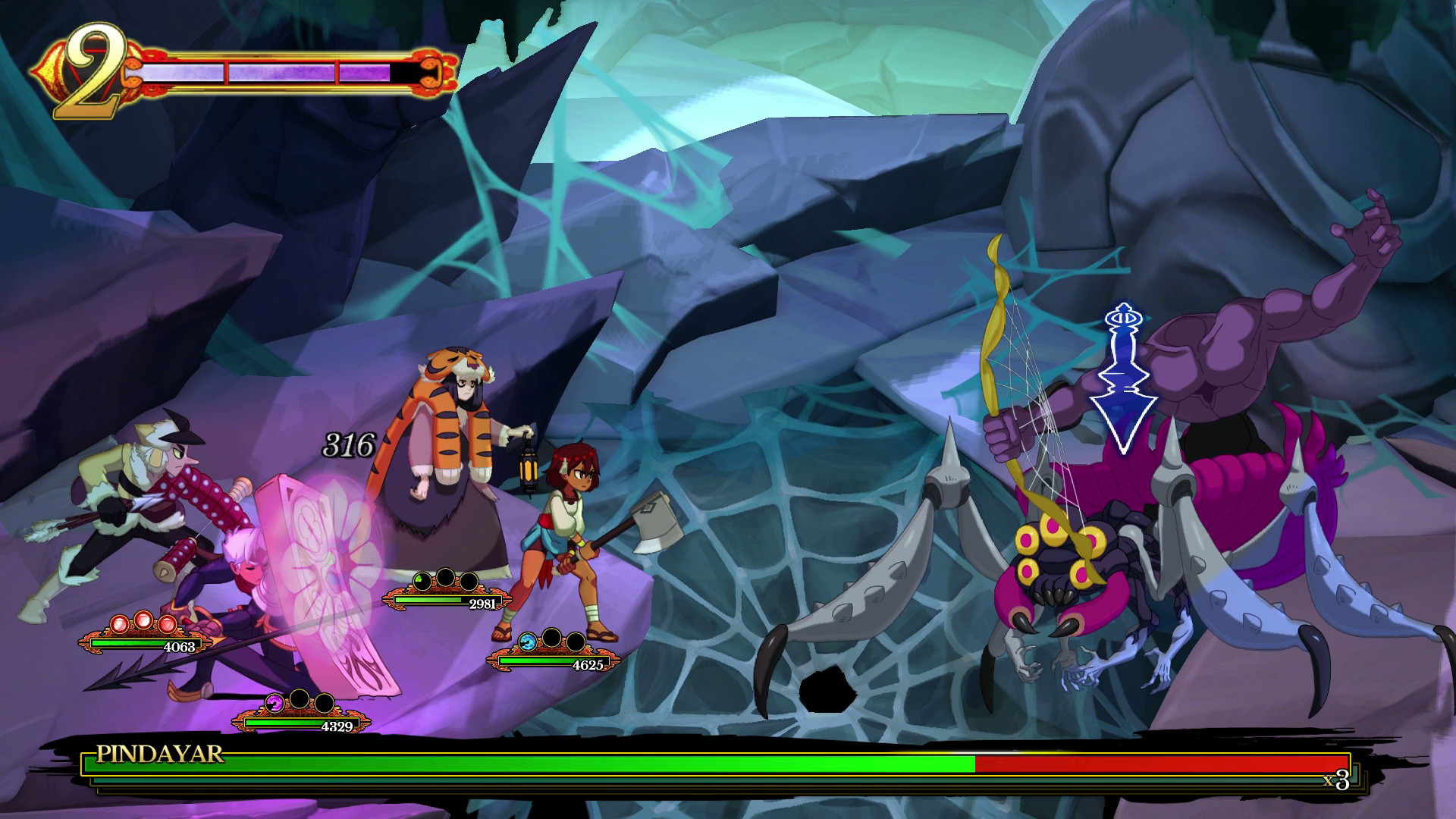Click the green poison pip on Razmi's bar
Screen dimensions: 1456x819
point(423,582)
